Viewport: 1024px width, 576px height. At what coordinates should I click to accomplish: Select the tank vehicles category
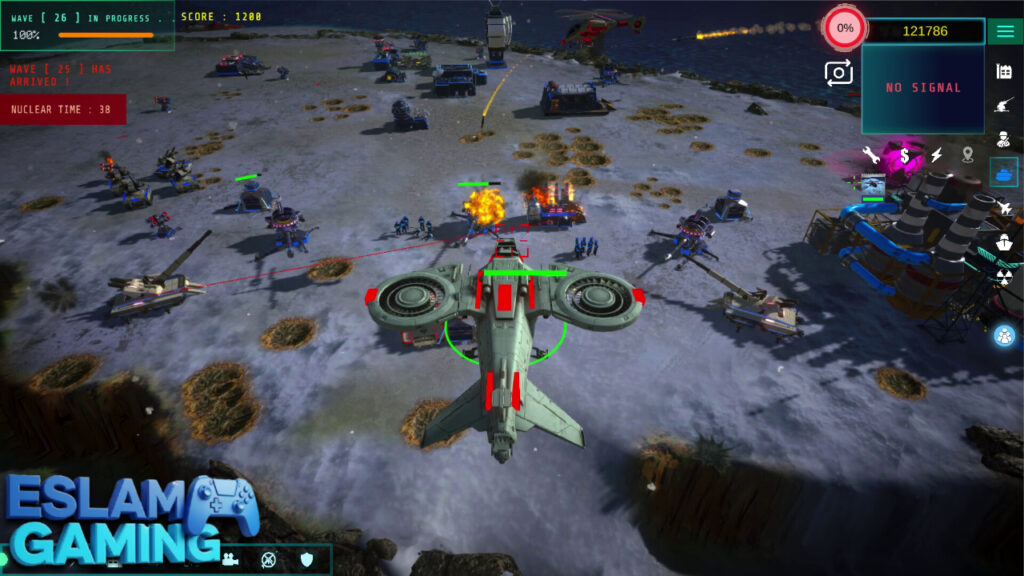coord(1004,172)
